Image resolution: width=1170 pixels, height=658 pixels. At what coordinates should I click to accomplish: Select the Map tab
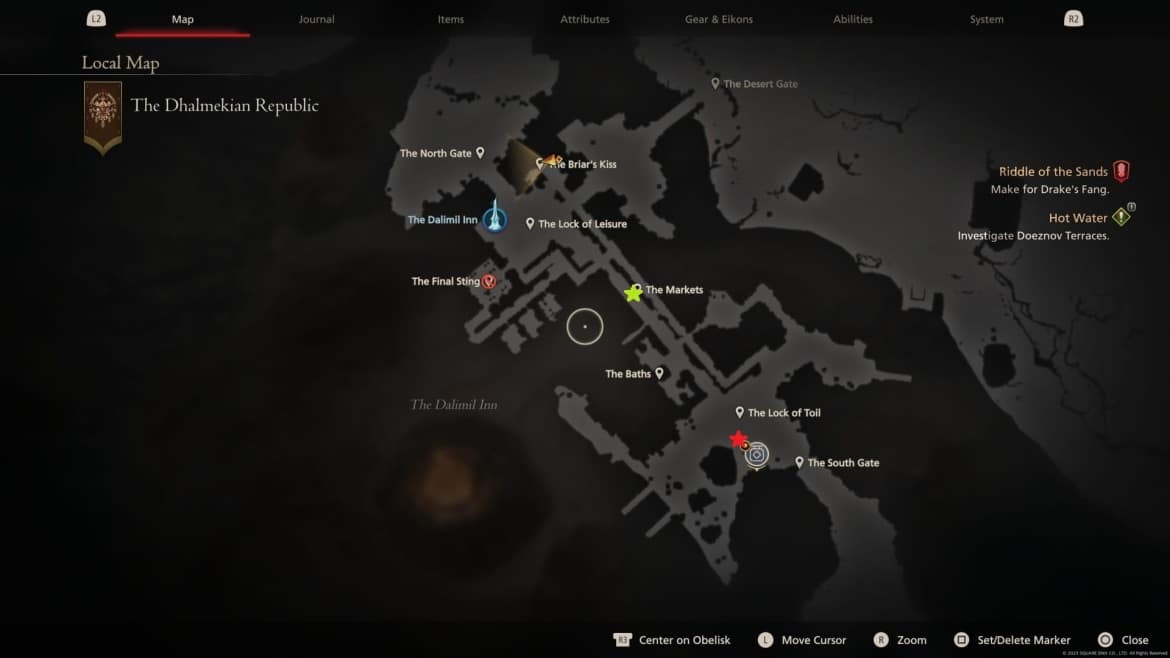(x=182, y=19)
